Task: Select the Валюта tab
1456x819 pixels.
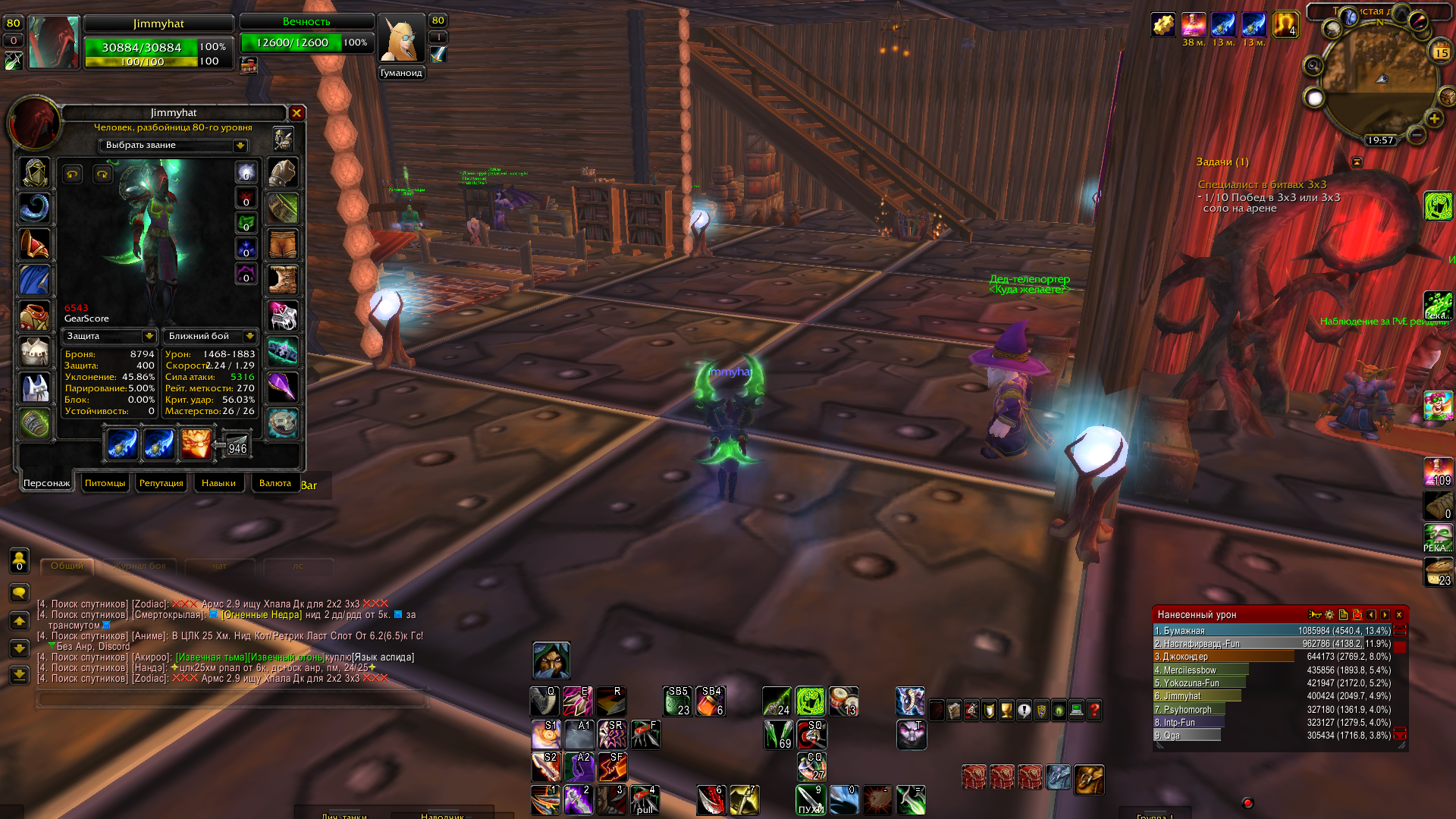Action: tap(275, 483)
